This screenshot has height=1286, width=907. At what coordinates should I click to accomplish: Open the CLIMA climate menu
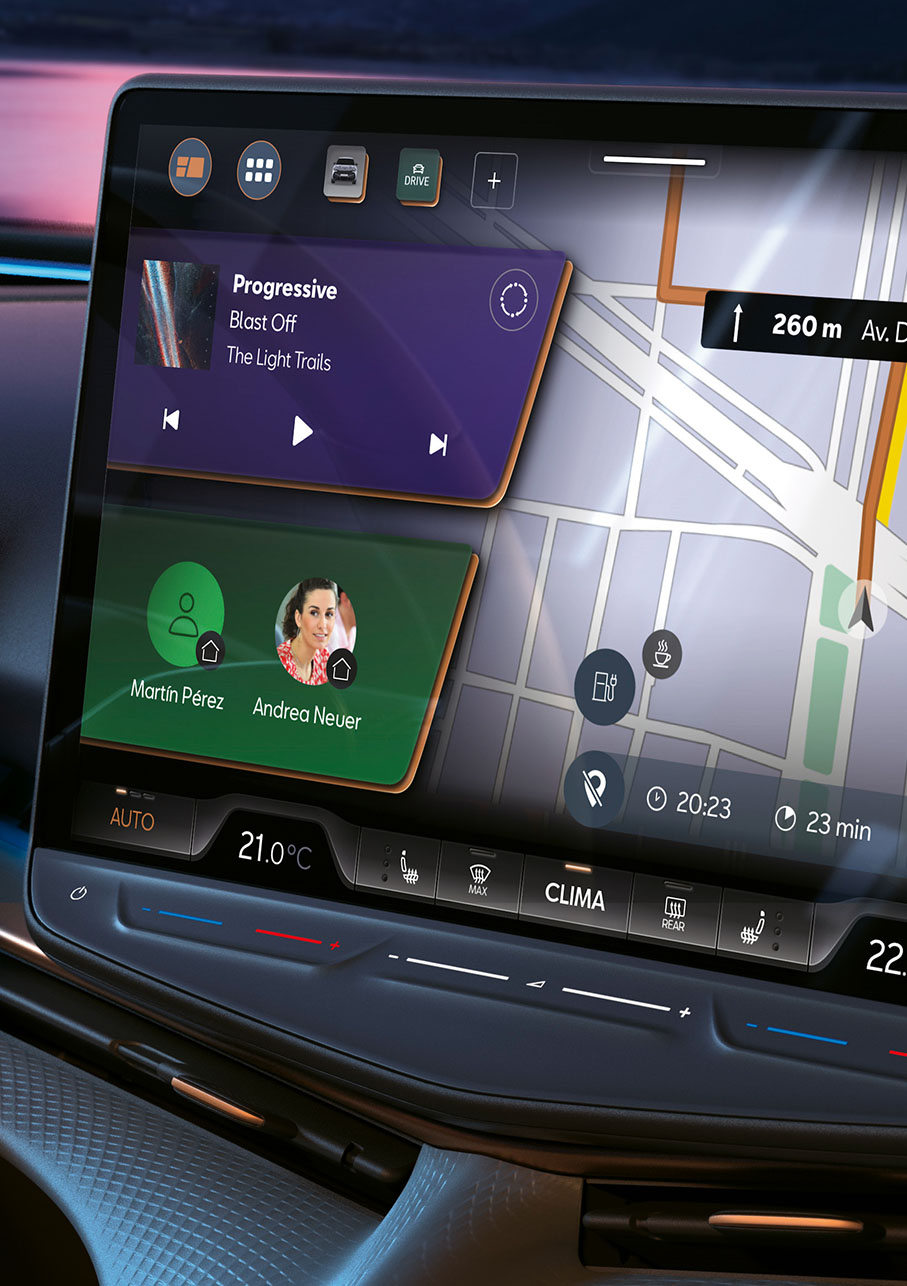(x=574, y=895)
